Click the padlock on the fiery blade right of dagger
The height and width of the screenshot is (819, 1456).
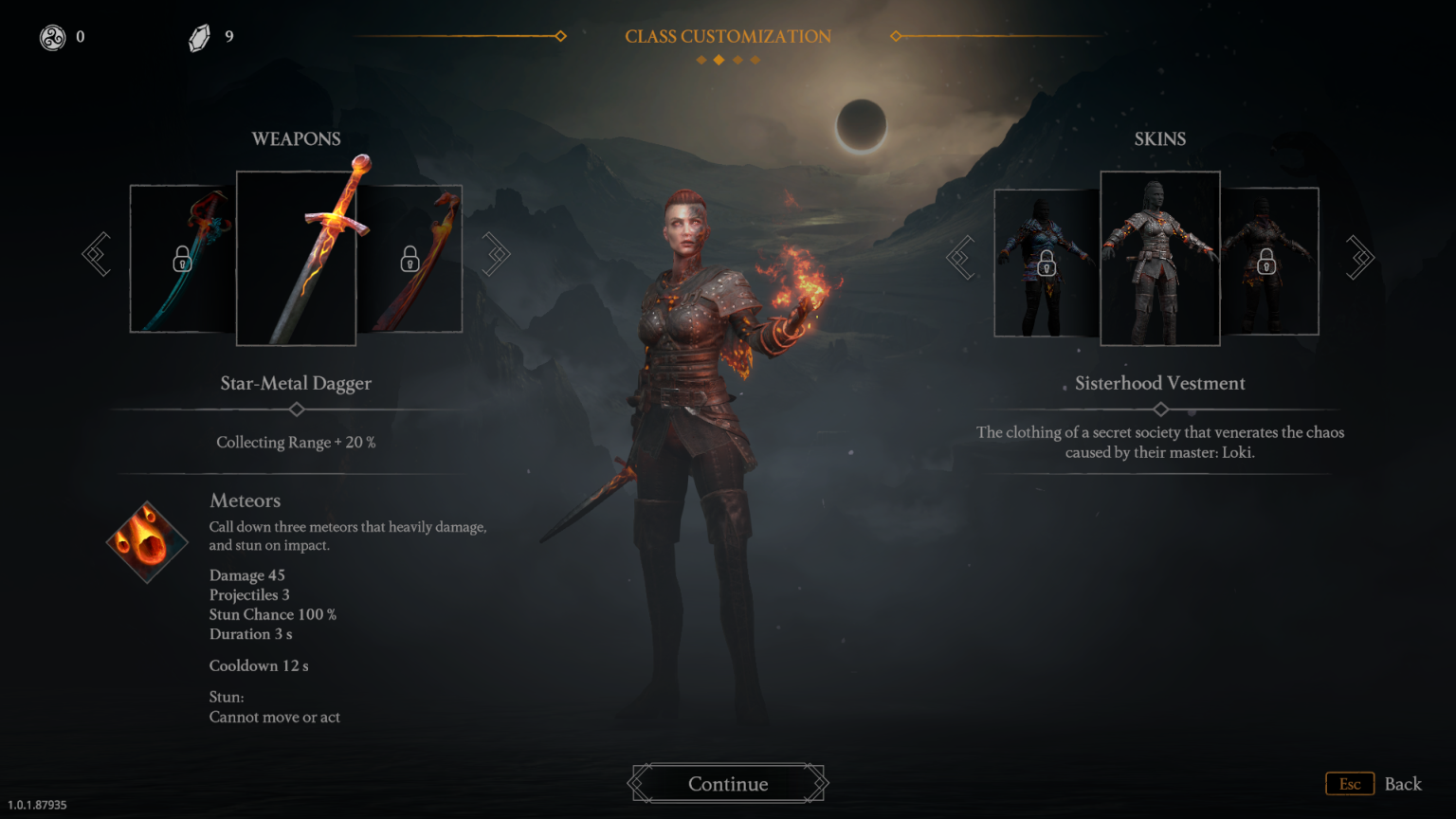click(410, 257)
